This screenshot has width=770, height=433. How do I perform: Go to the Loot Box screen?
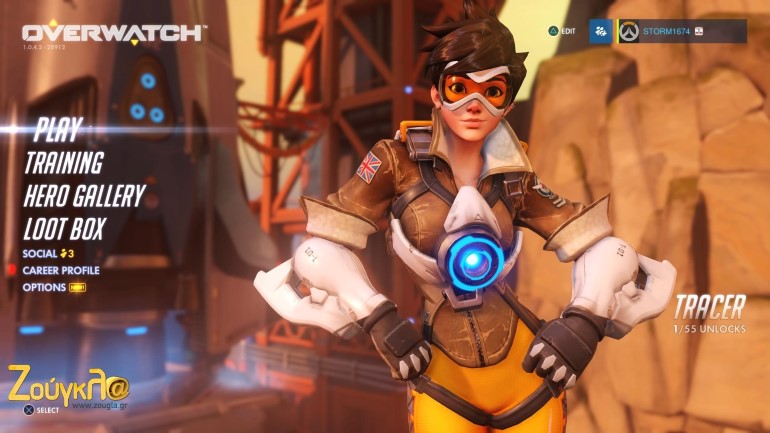65,226
